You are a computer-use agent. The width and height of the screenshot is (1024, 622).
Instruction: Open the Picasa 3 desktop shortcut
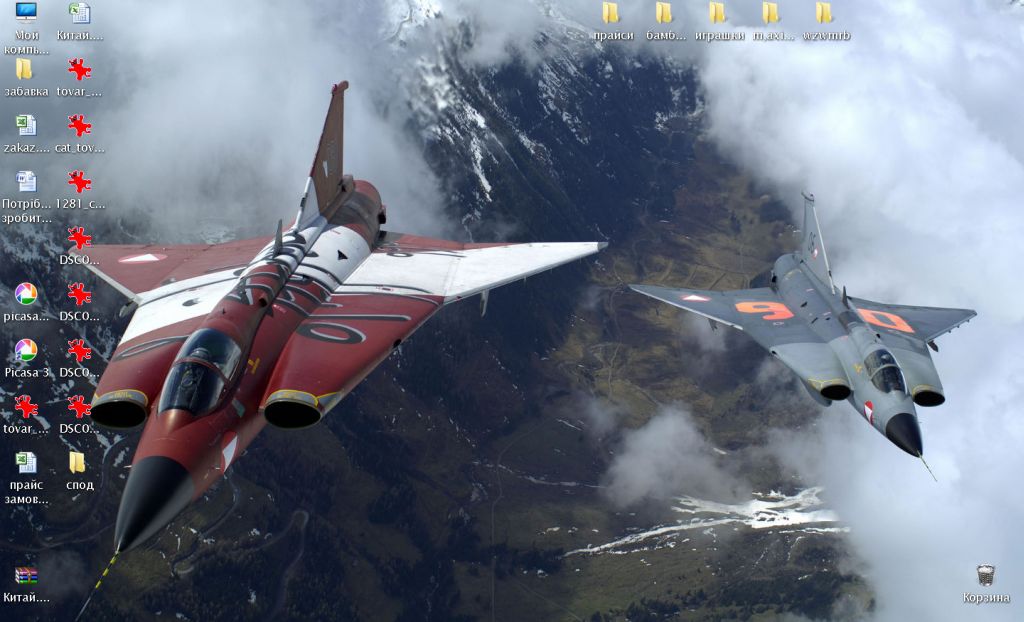(26, 351)
